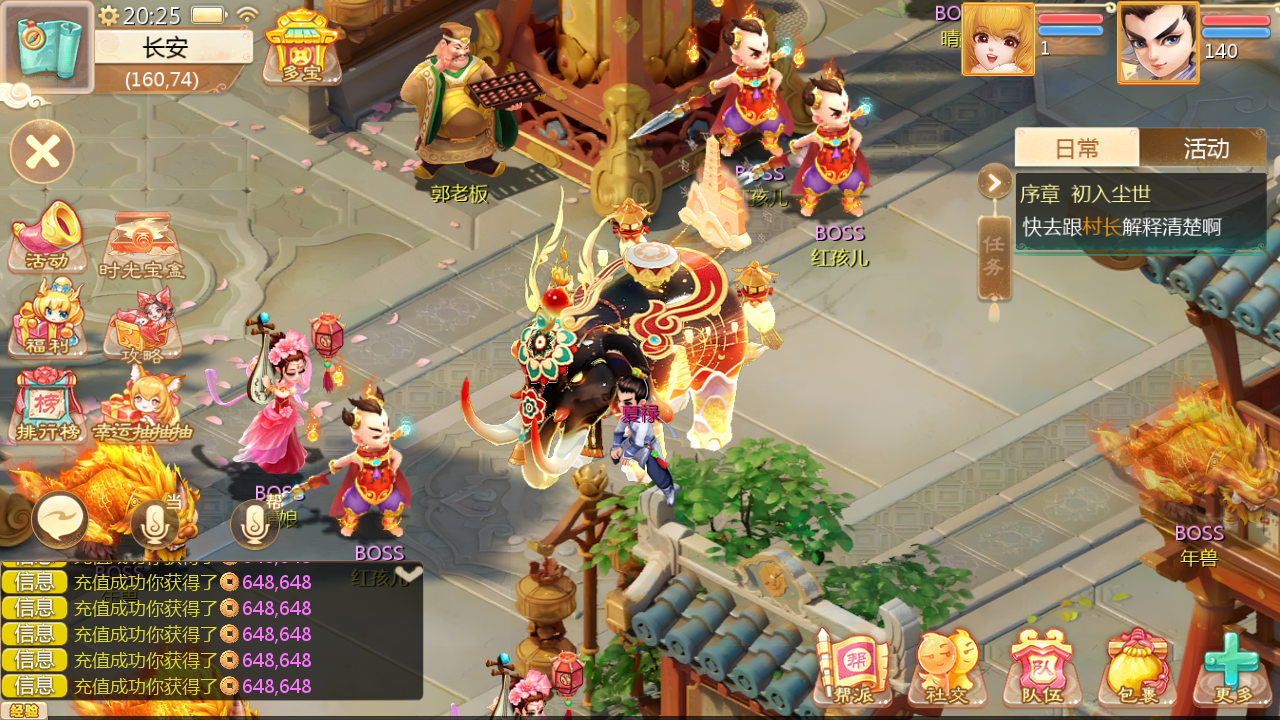
Task: Switch to the 日常 tab
Action: (x=1077, y=148)
